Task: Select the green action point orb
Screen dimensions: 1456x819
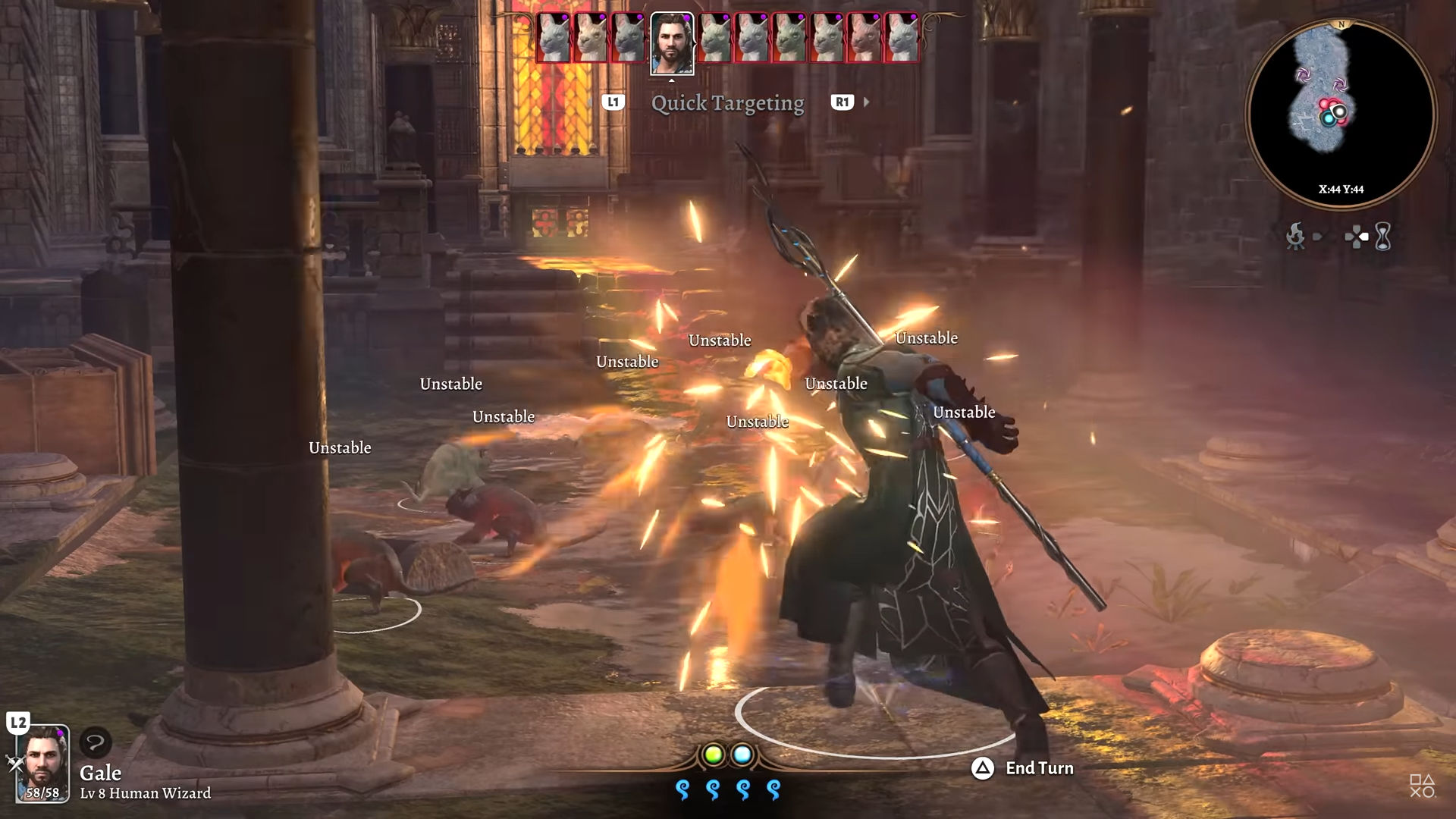Action: (x=713, y=755)
